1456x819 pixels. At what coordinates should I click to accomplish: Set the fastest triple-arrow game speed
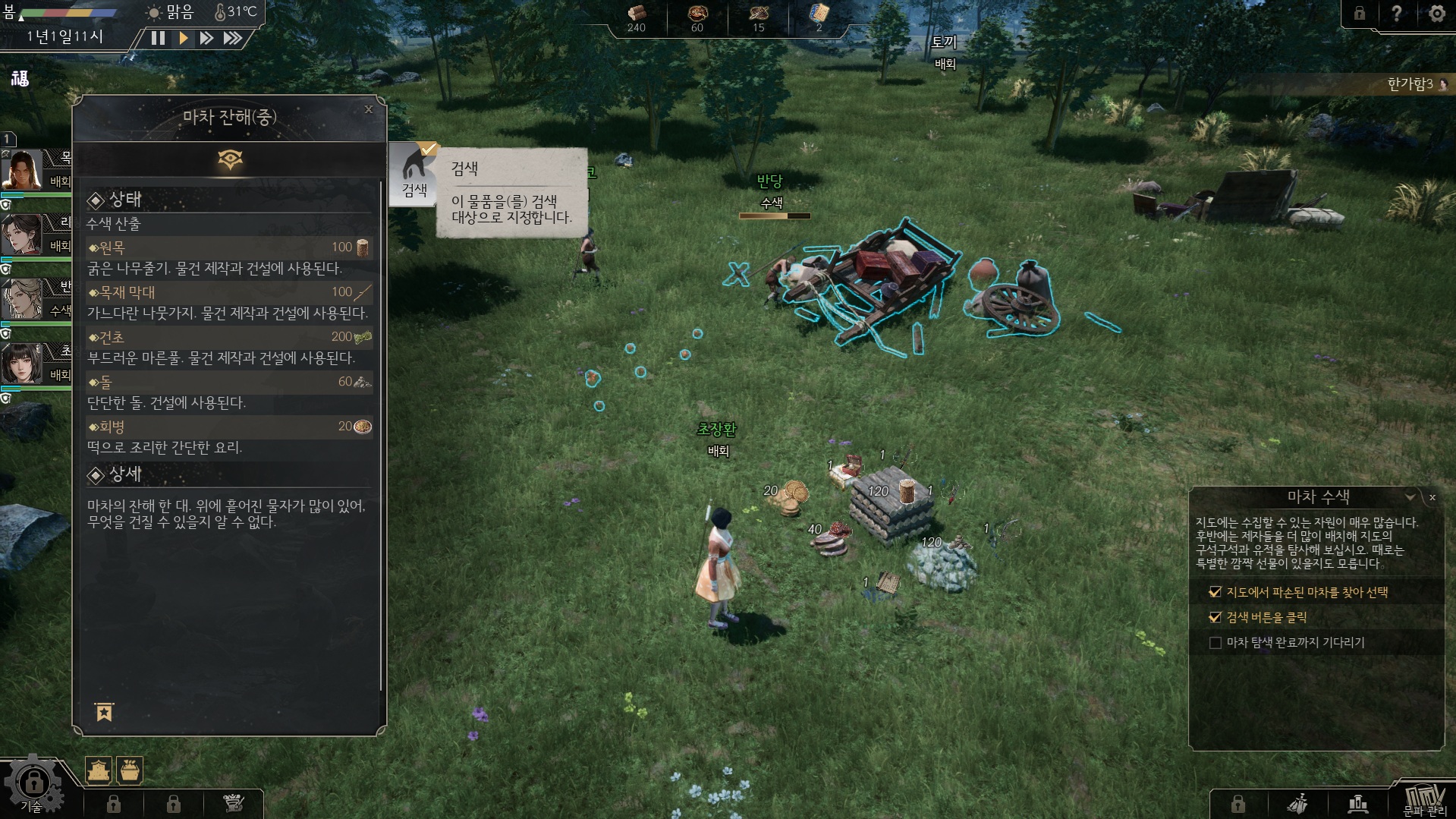(x=233, y=38)
